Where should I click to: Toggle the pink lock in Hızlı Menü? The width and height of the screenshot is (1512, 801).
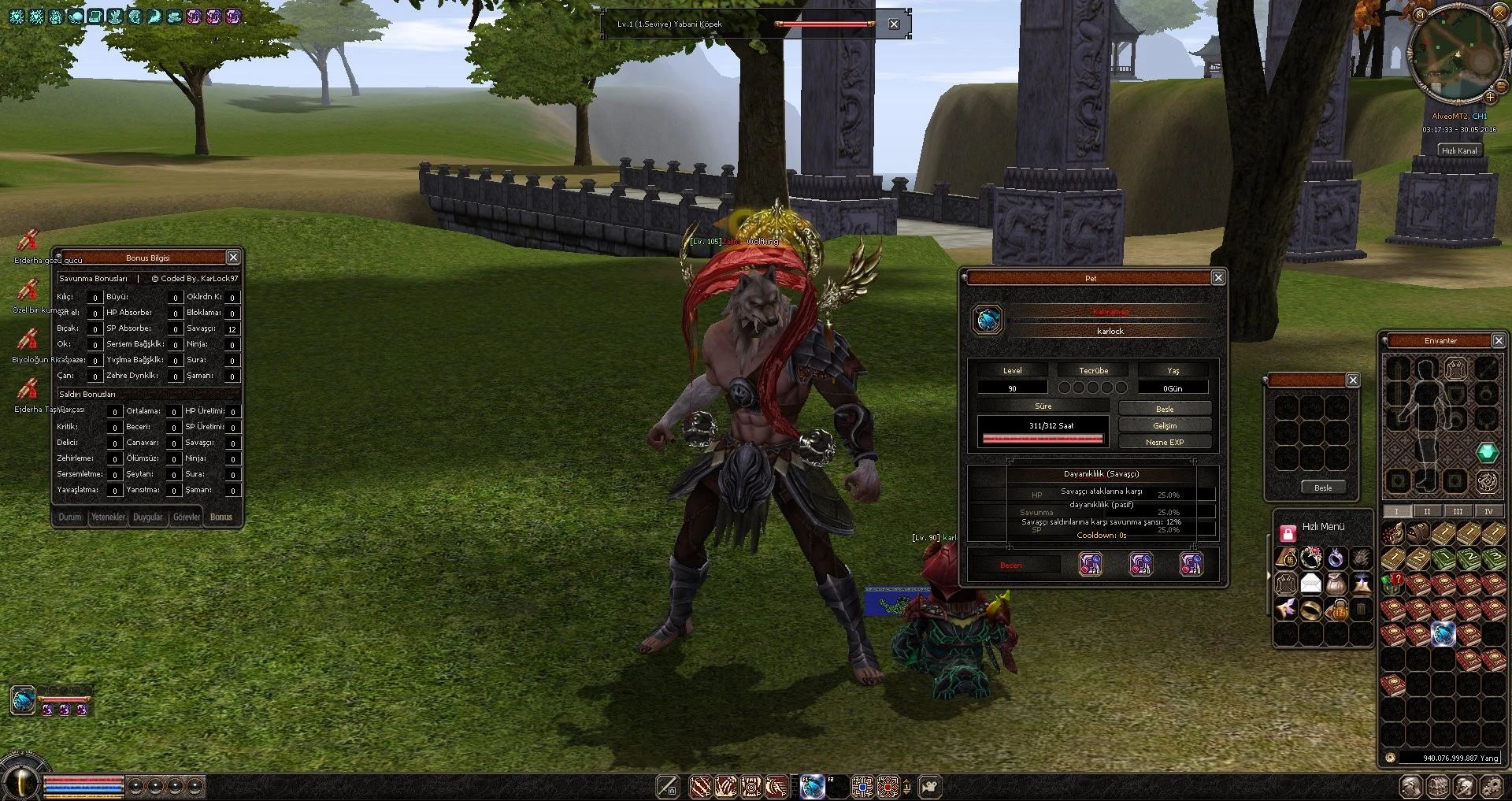tap(1288, 534)
